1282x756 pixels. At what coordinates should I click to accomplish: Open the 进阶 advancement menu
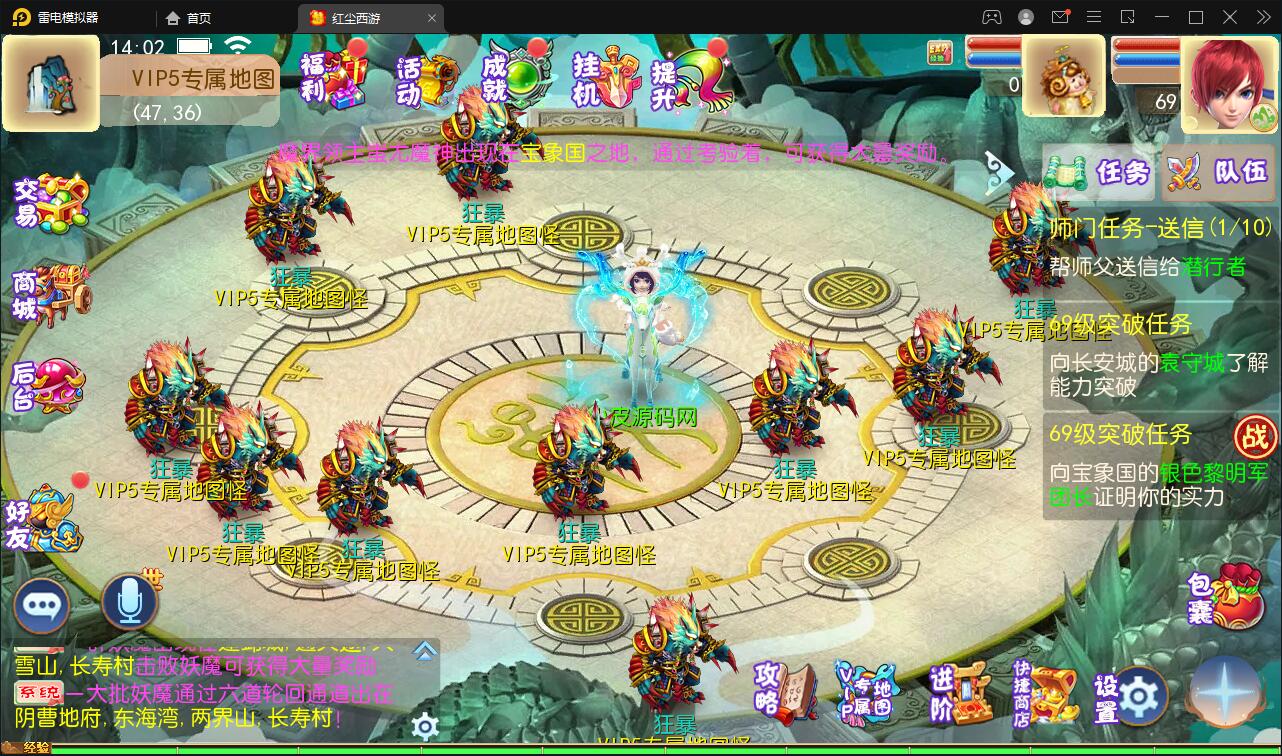point(960,692)
